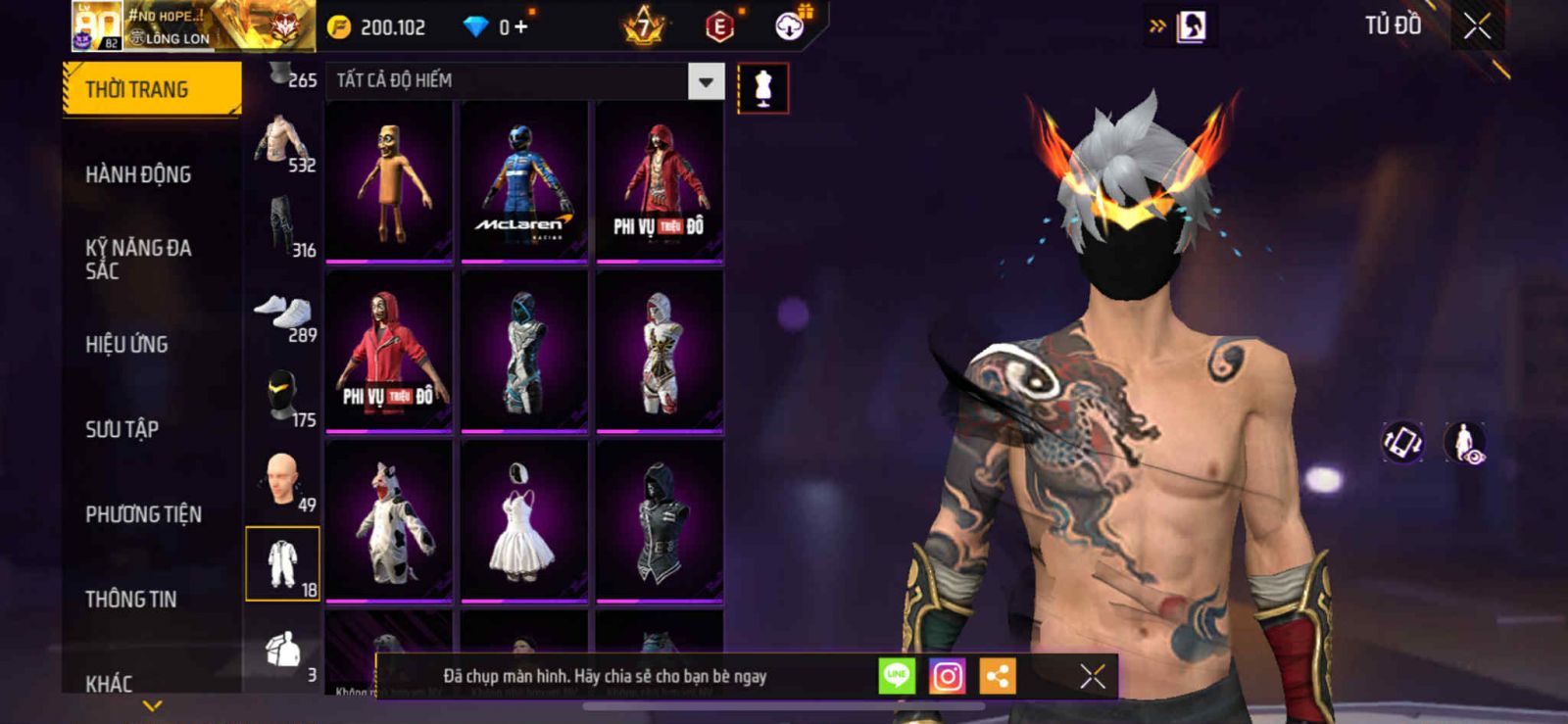Viewport: 1568px width, 724px height.
Task: Close the wardrobe with the X button
Action: click(1477, 26)
